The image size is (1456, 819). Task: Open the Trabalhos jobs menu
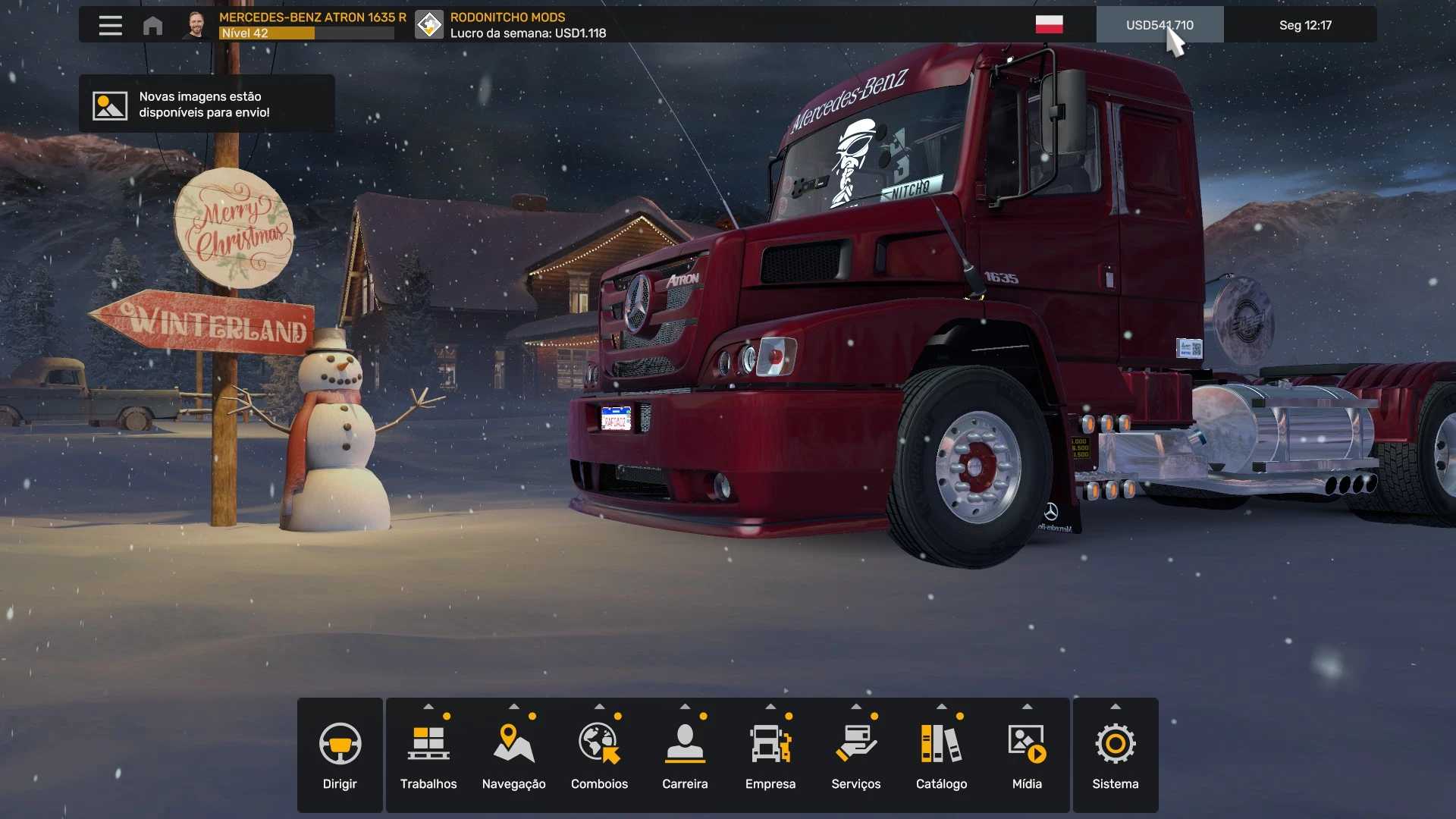tap(428, 755)
